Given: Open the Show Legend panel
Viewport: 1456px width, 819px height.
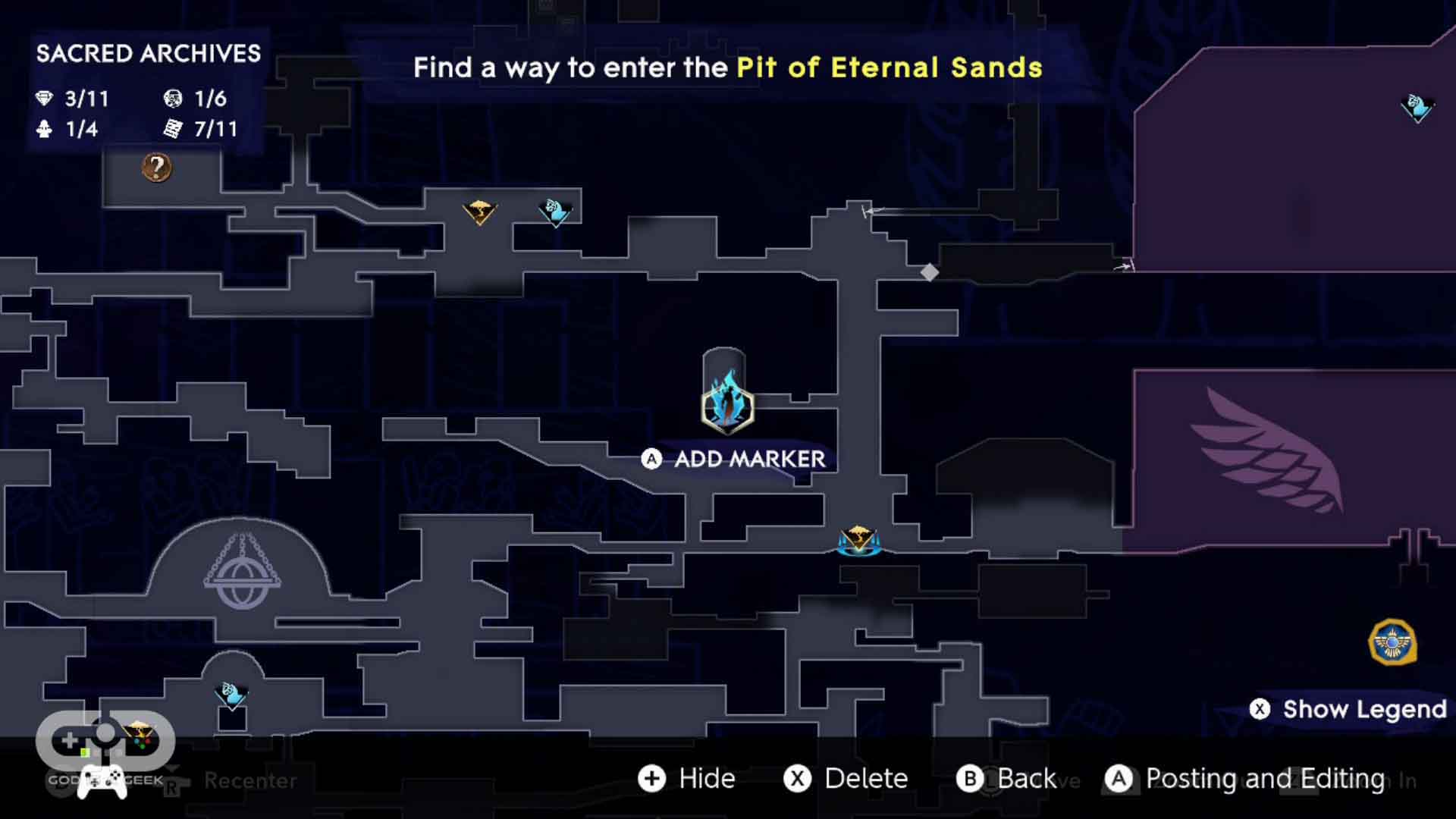Looking at the screenshot, I should coord(1349,709).
